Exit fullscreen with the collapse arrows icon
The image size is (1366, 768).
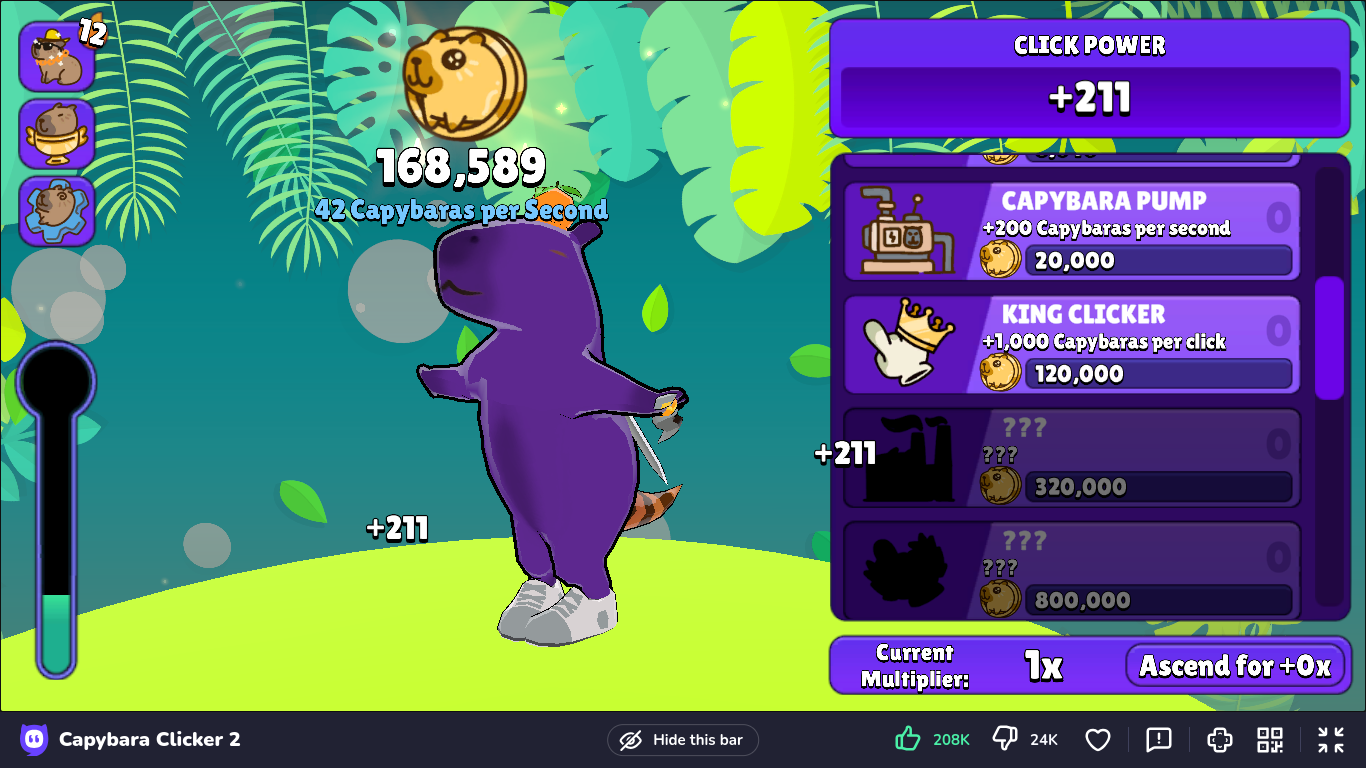coord(1330,740)
